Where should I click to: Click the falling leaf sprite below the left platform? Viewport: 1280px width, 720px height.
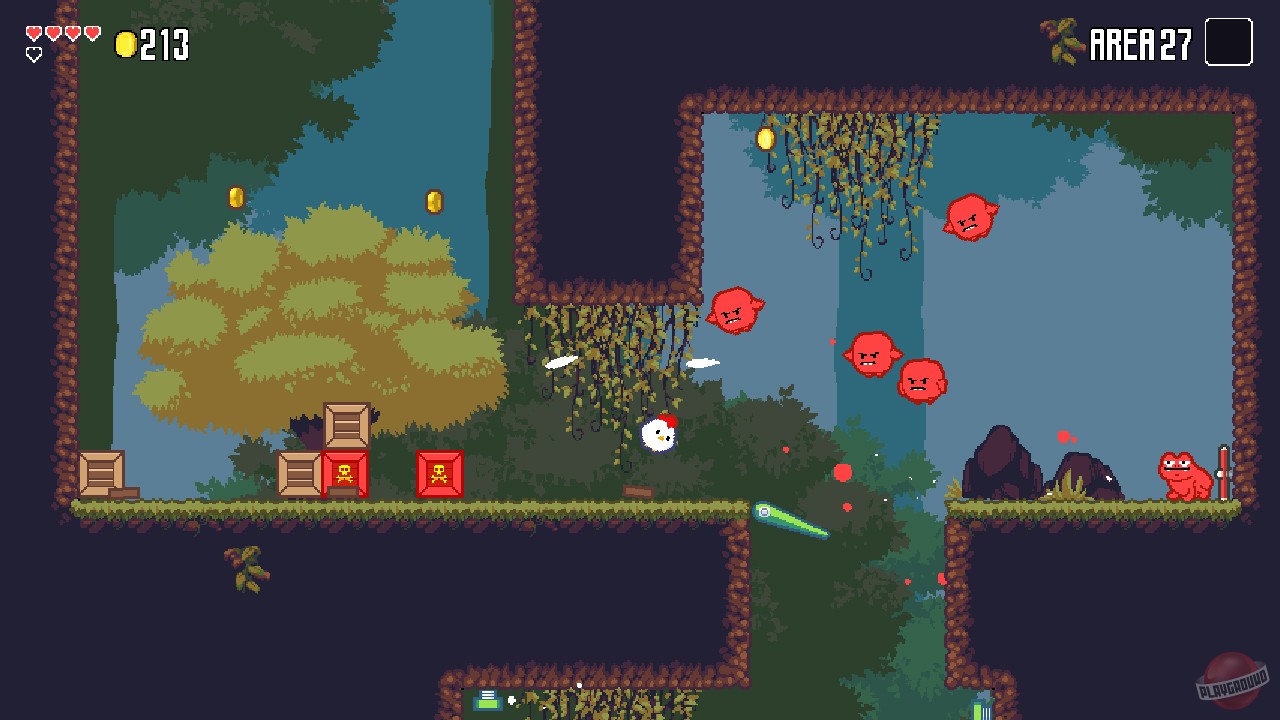(x=247, y=573)
